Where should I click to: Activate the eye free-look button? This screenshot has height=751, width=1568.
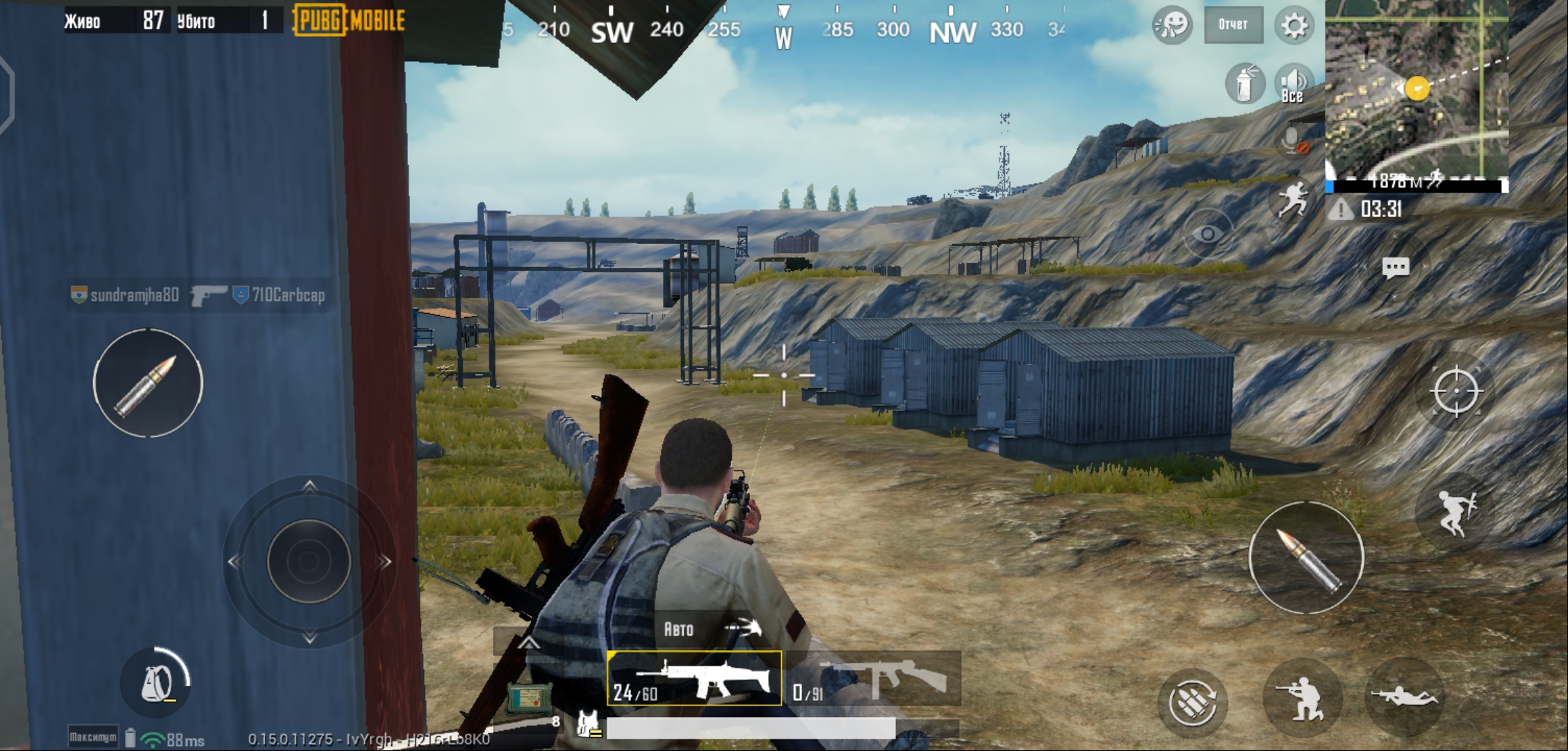pyautogui.click(x=1208, y=234)
